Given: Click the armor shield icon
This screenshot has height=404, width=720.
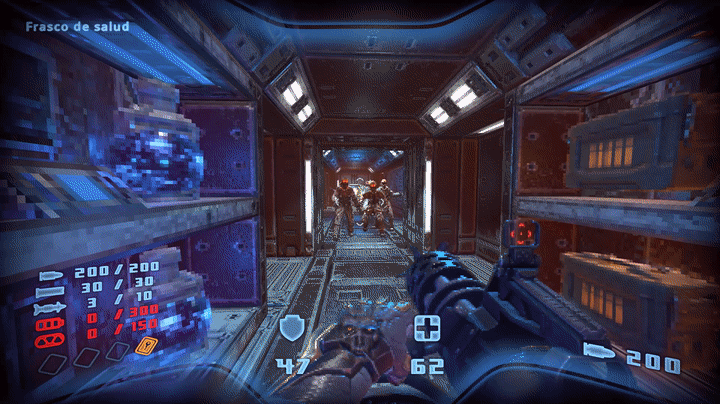Looking at the screenshot, I should (292, 328).
